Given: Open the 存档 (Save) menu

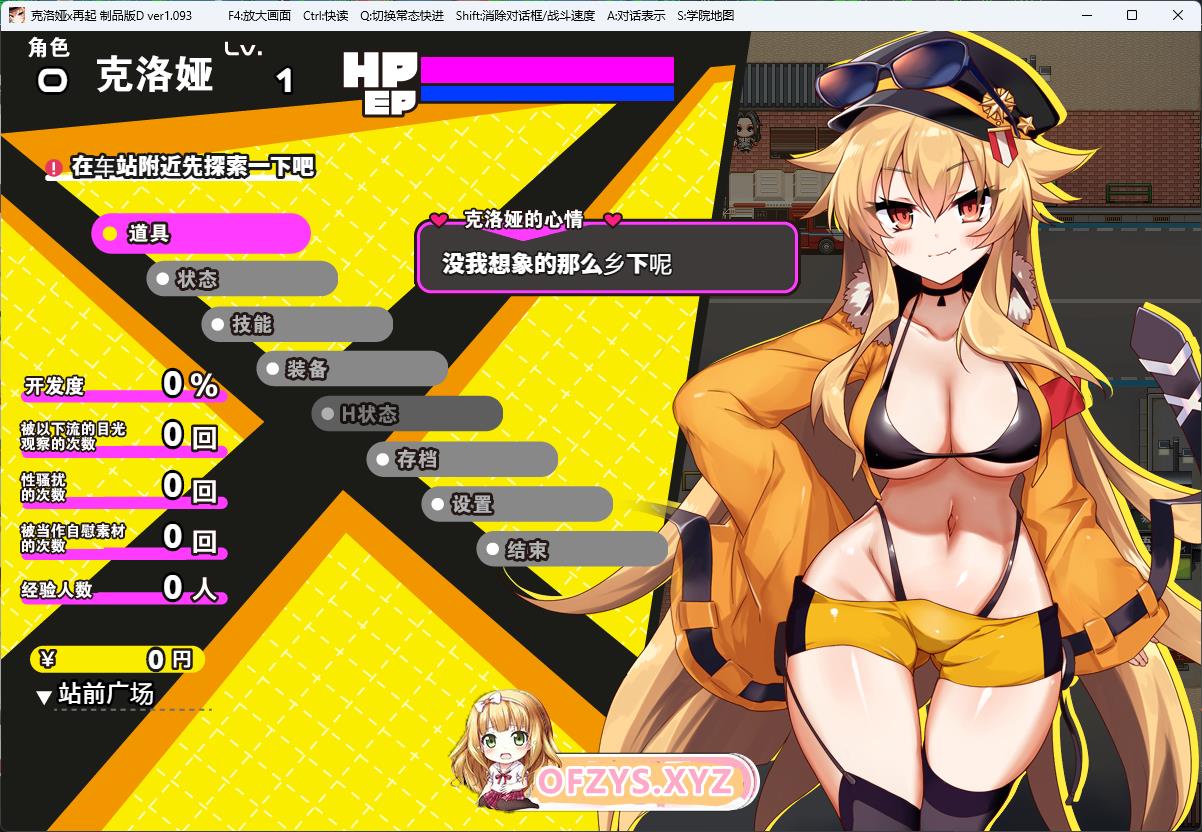Looking at the screenshot, I should pos(462,460).
